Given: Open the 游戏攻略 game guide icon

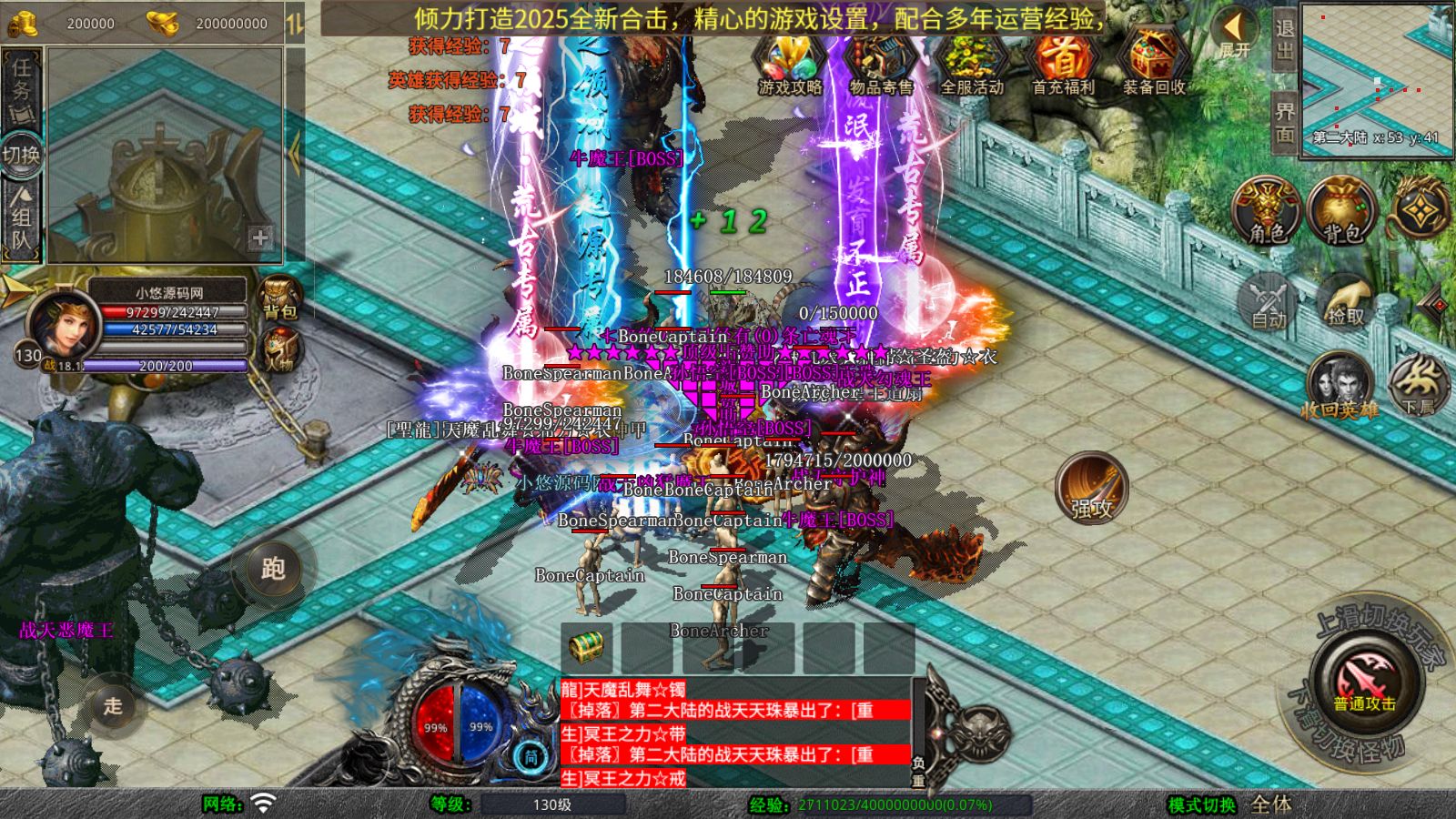Looking at the screenshot, I should pos(790,62).
